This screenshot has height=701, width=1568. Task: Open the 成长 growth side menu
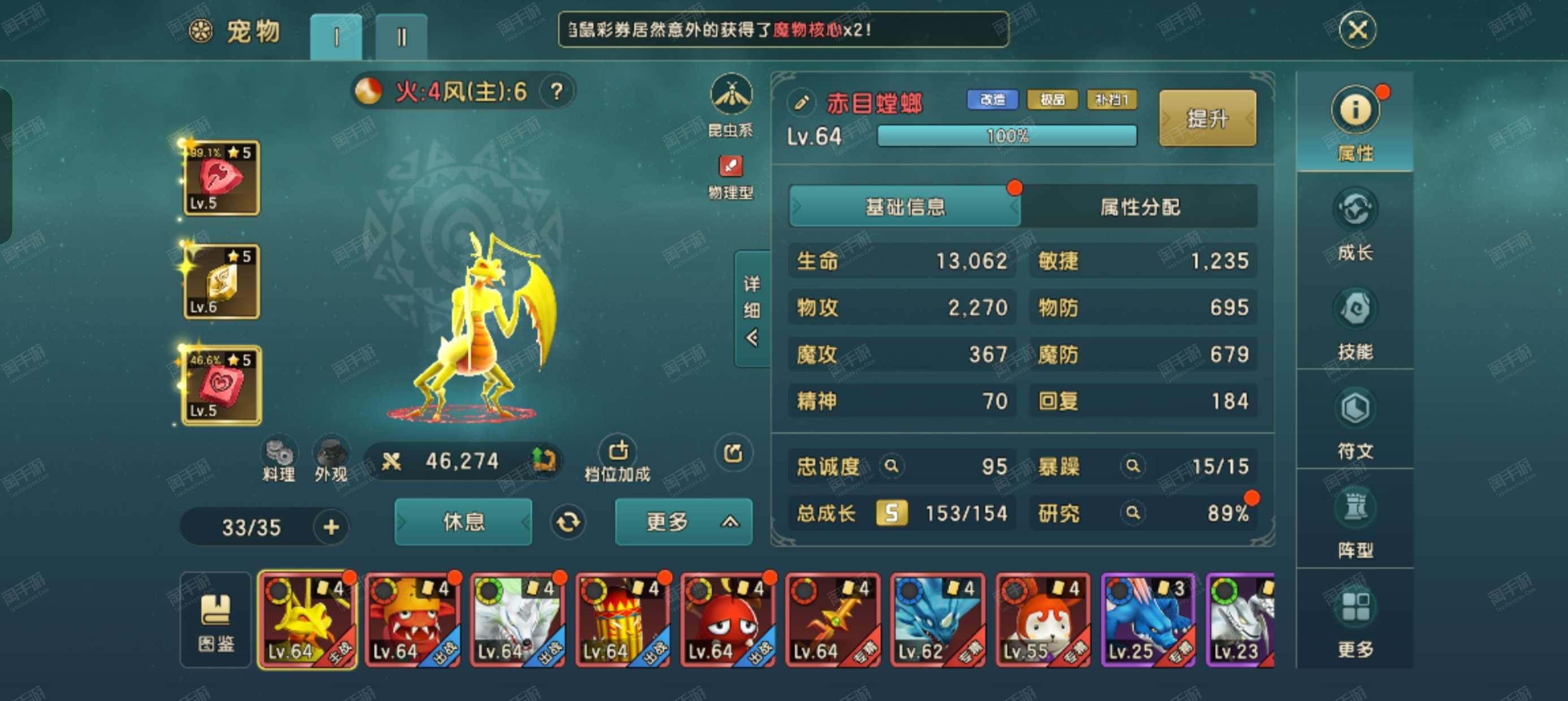tap(1355, 224)
